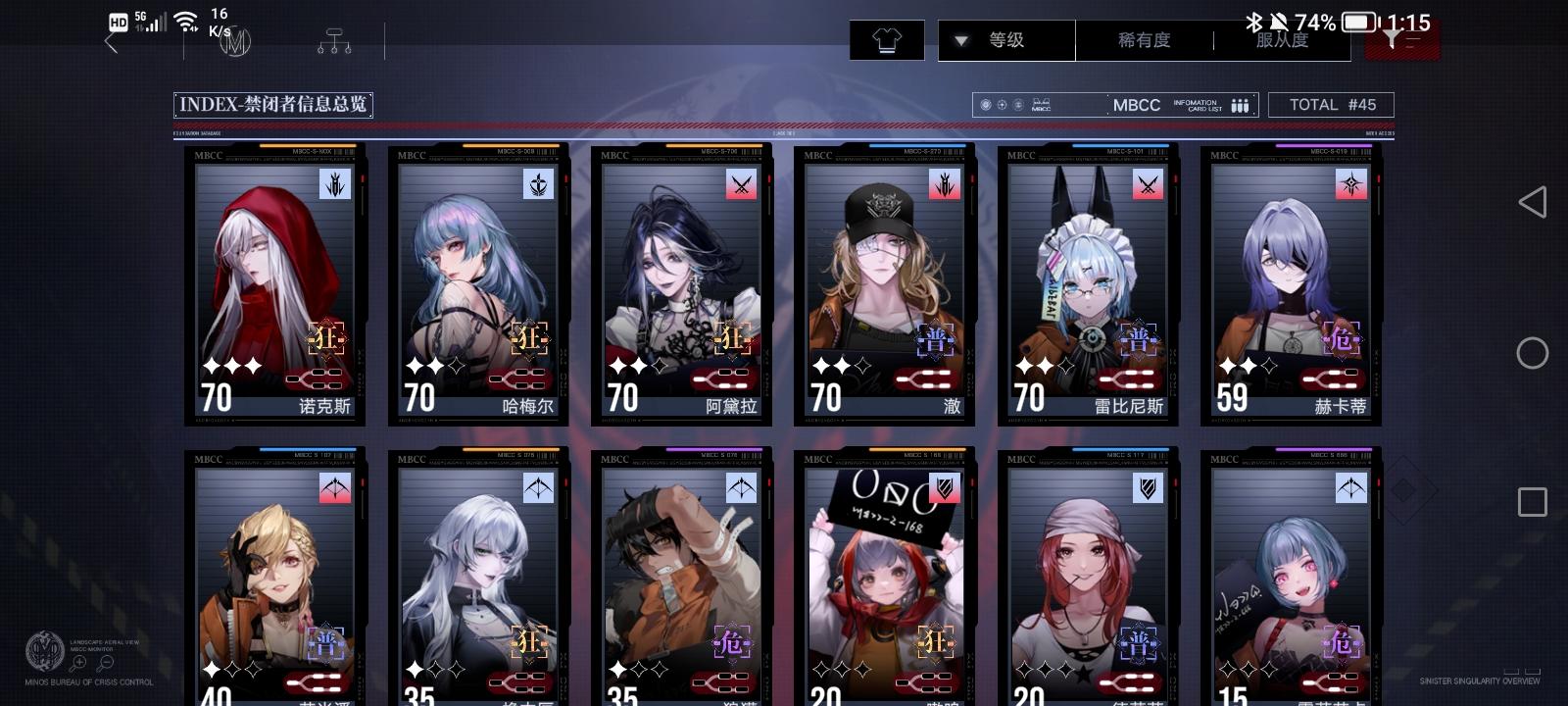Click the crest class icon on 哈梅尔's card

pyautogui.click(x=537, y=184)
